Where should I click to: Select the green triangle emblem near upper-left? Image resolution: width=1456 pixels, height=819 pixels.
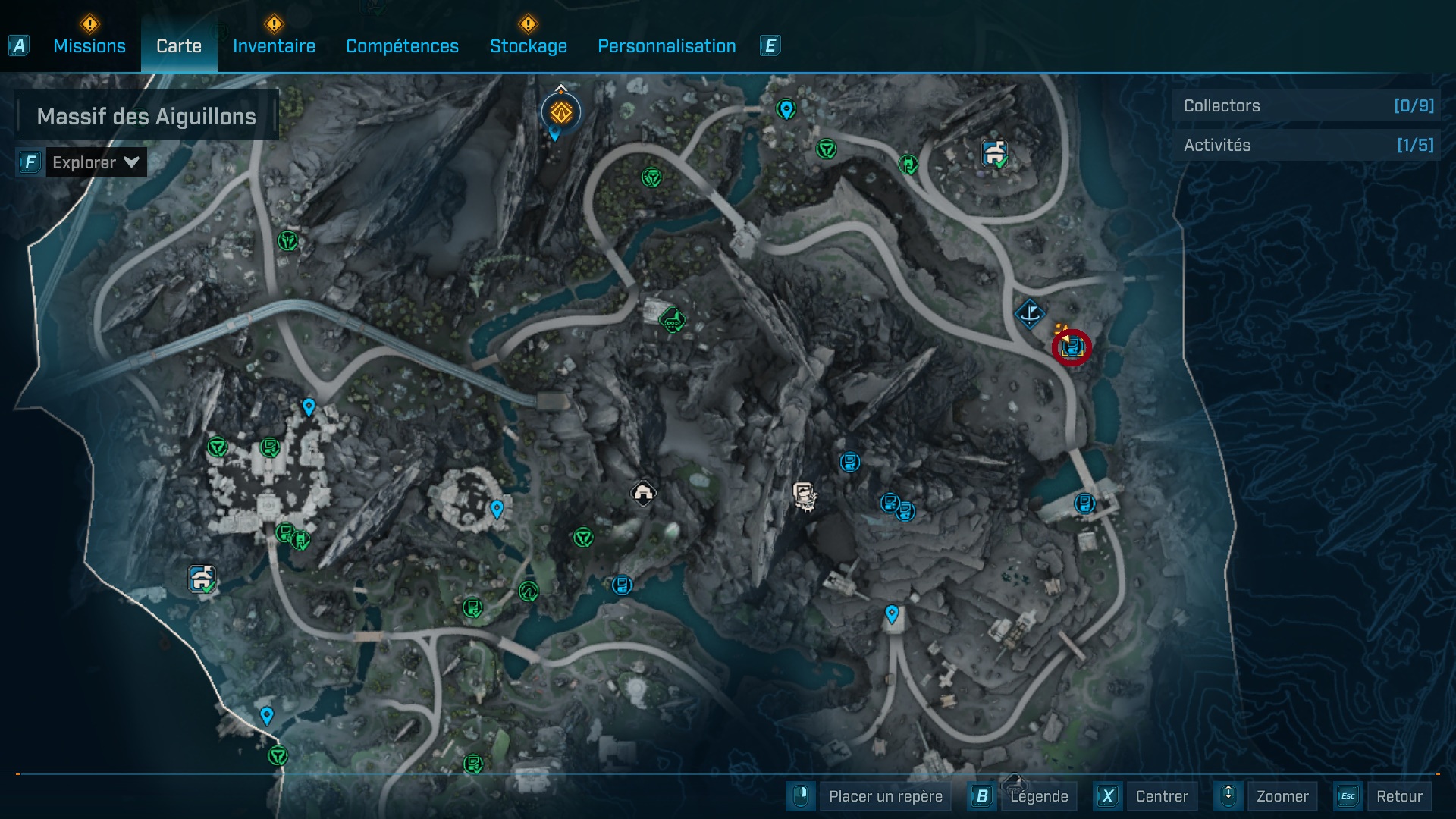(x=287, y=240)
